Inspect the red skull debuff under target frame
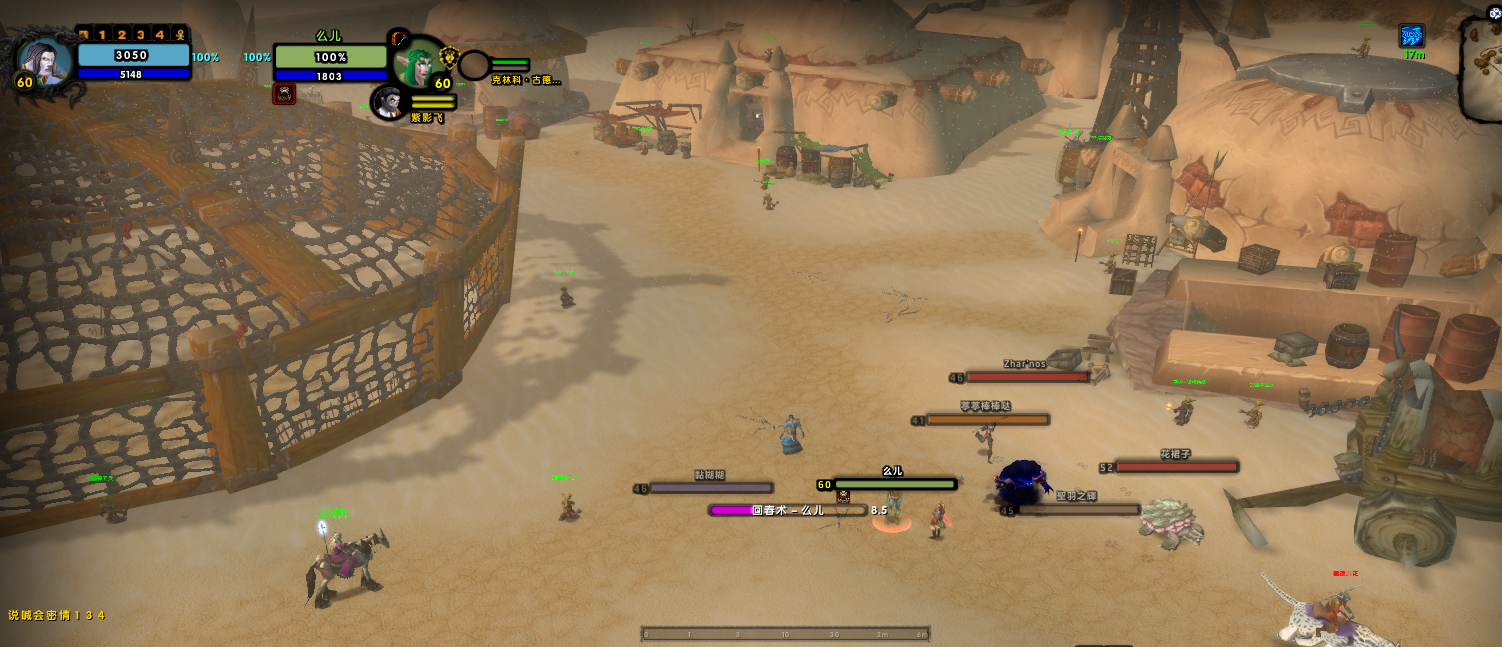Image resolution: width=1502 pixels, height=647 pixels. 284,94
